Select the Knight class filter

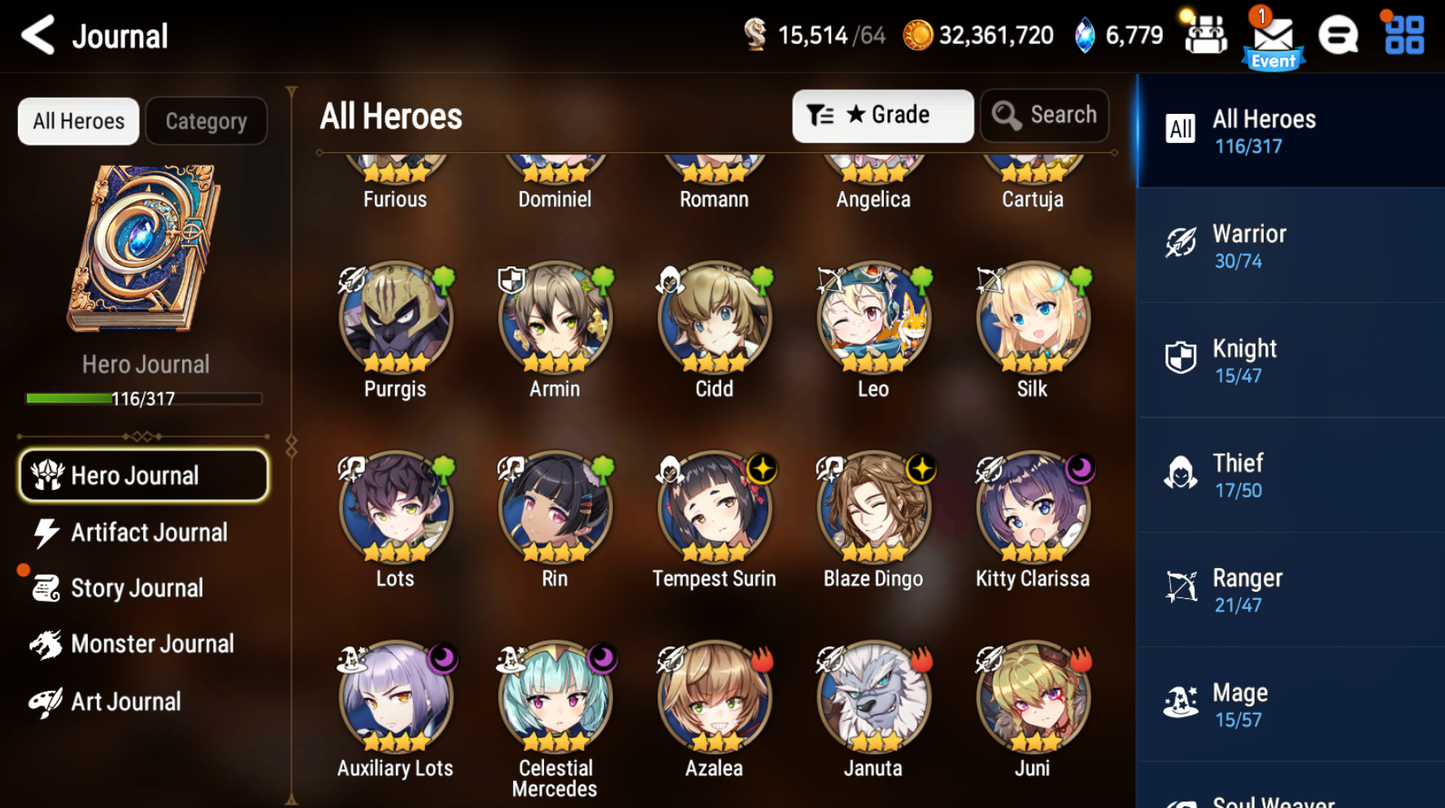click(x=1290, y=360)
